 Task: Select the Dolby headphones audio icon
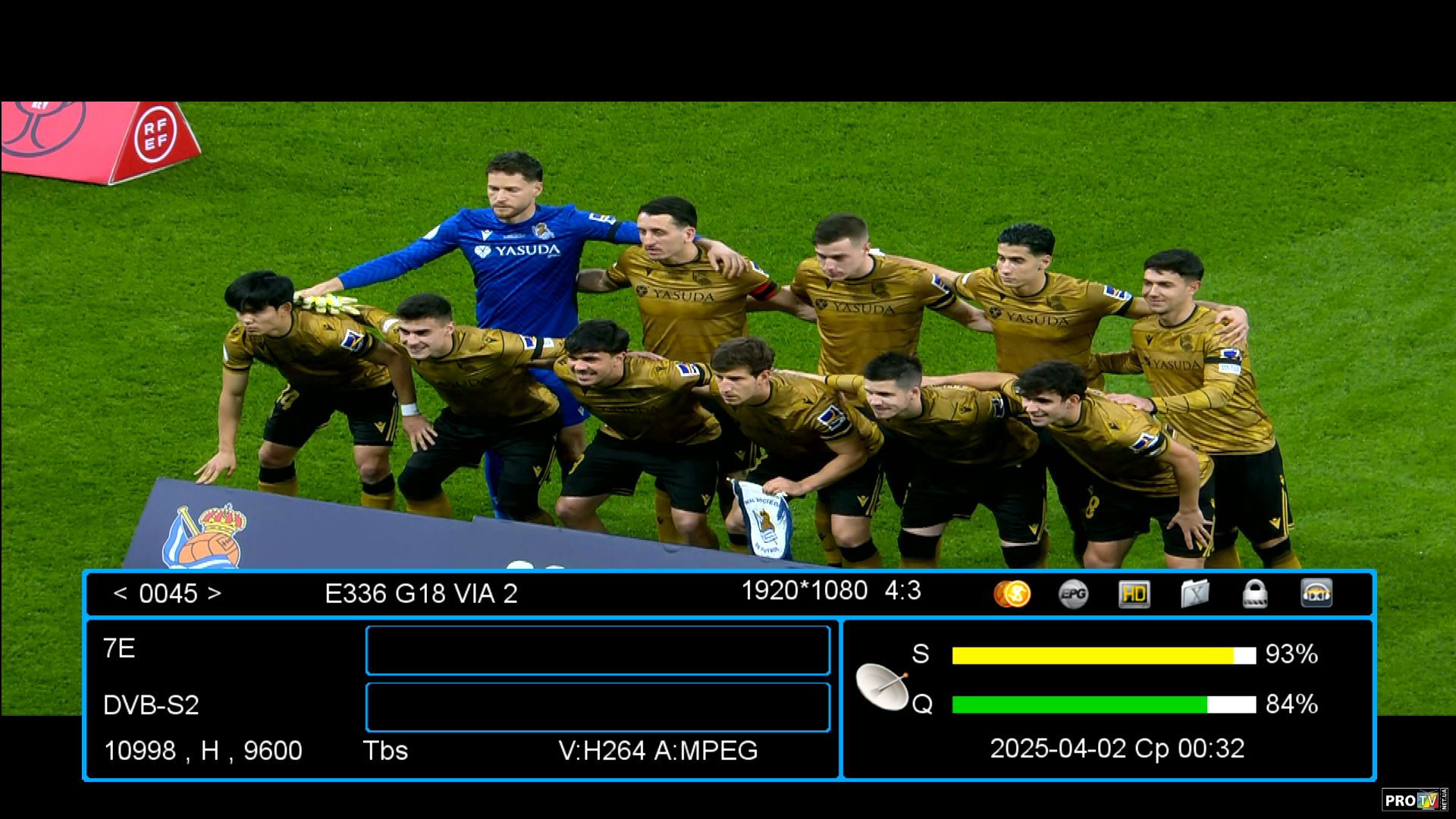pos(1316,594)
